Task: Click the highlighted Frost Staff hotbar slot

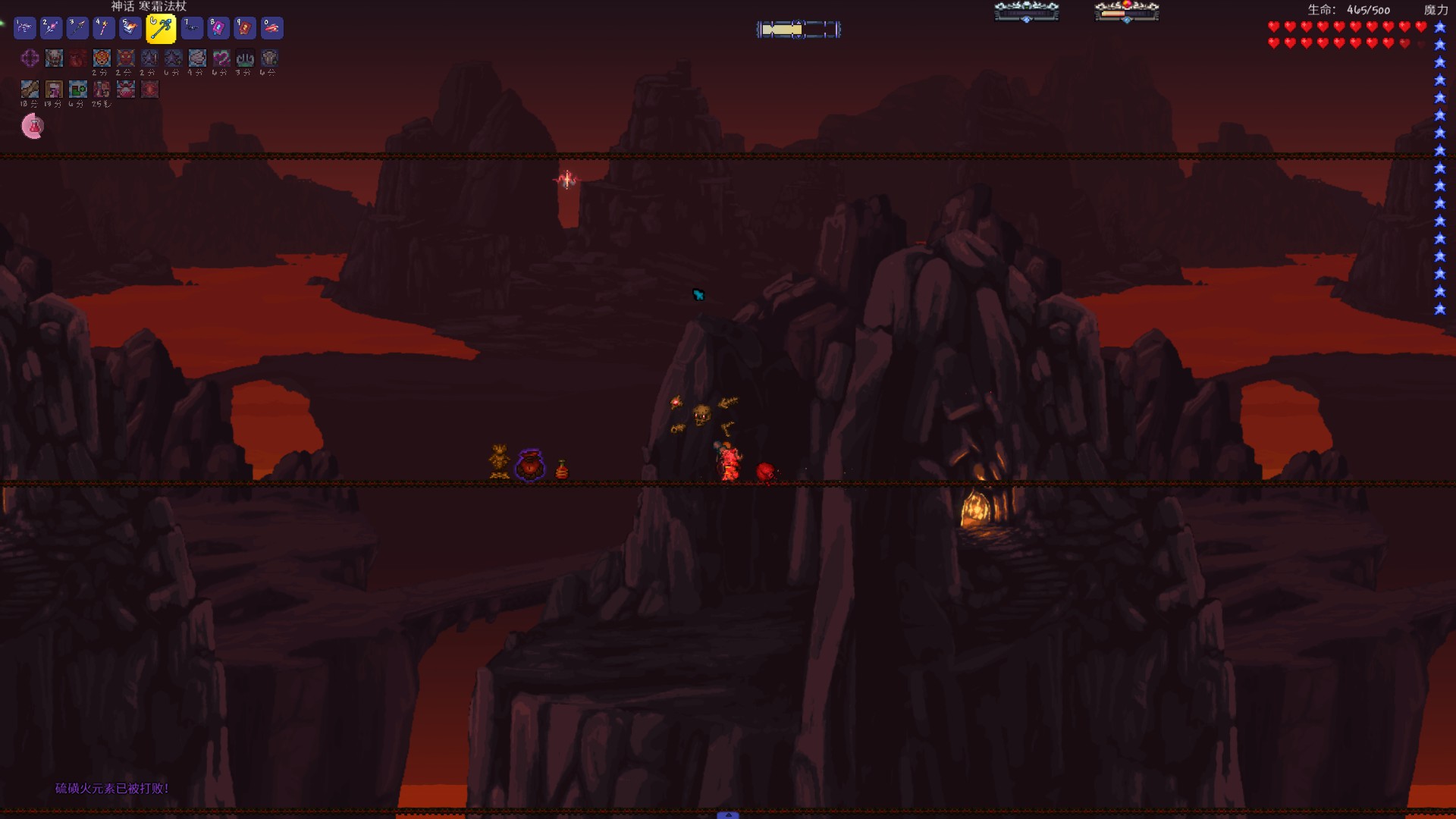Action: pyautogui.click(x=160, y=29)
